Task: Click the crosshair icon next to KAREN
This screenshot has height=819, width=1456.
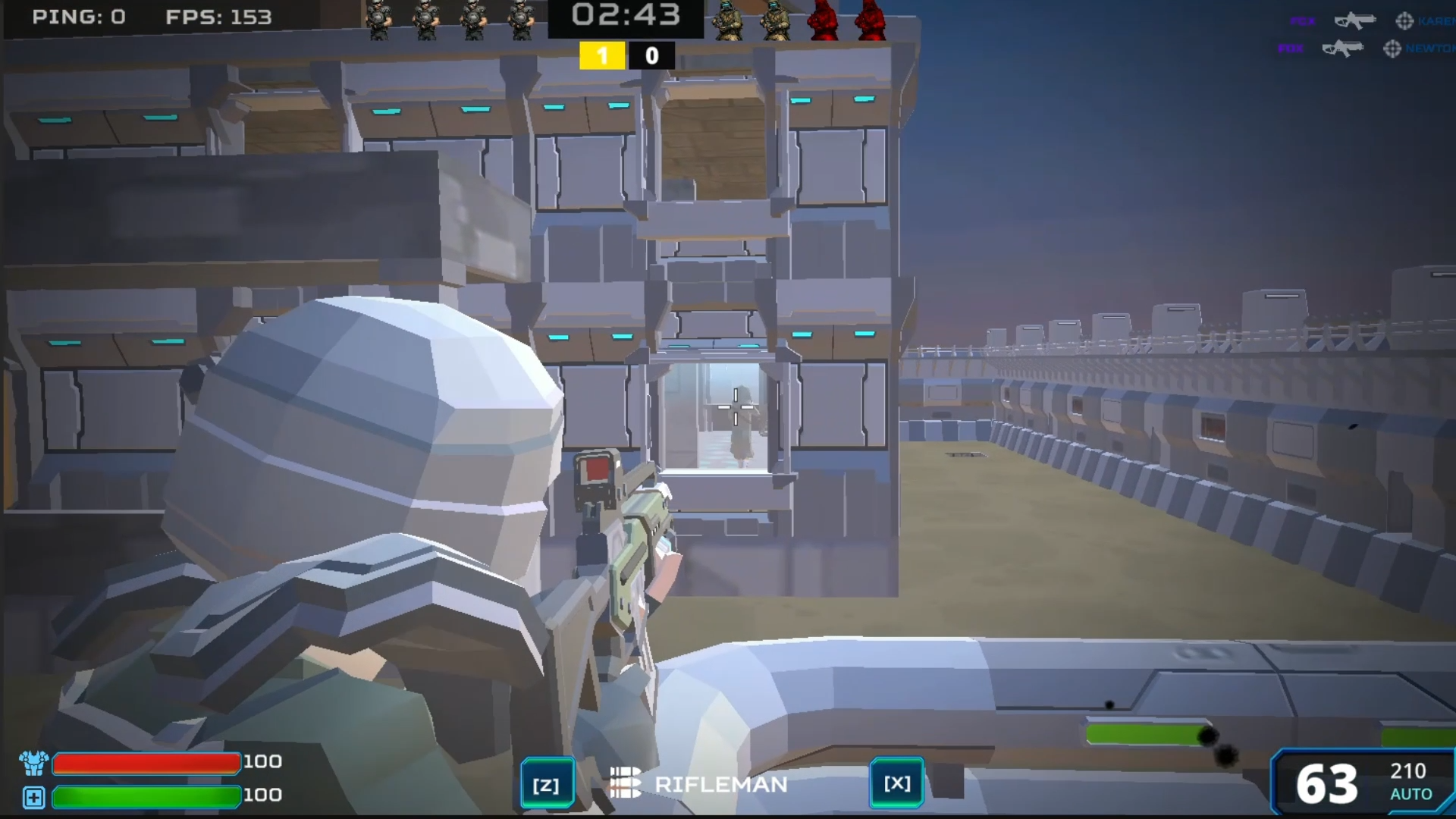Action: [x=1405, y=20]
